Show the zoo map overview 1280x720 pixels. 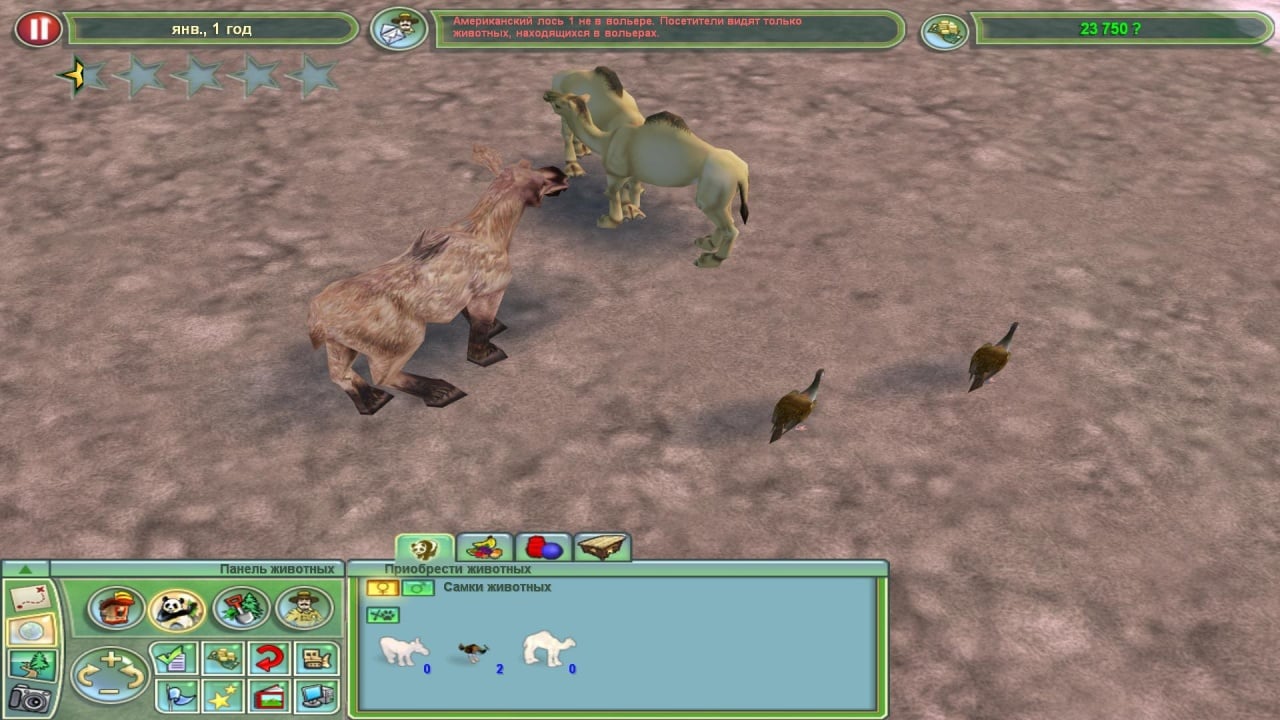point(31,599)
